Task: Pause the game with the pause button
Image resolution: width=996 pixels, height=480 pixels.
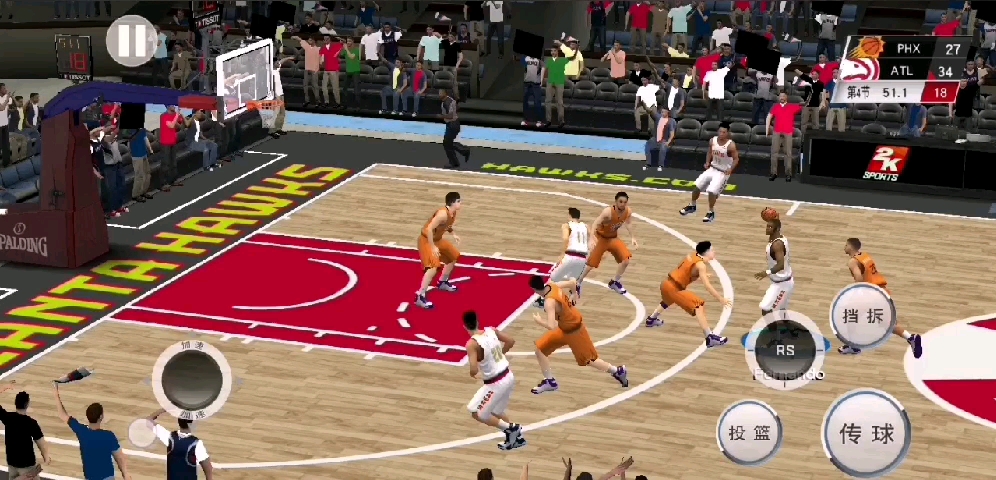Action: pyautogui.click(x=131, y=40)
